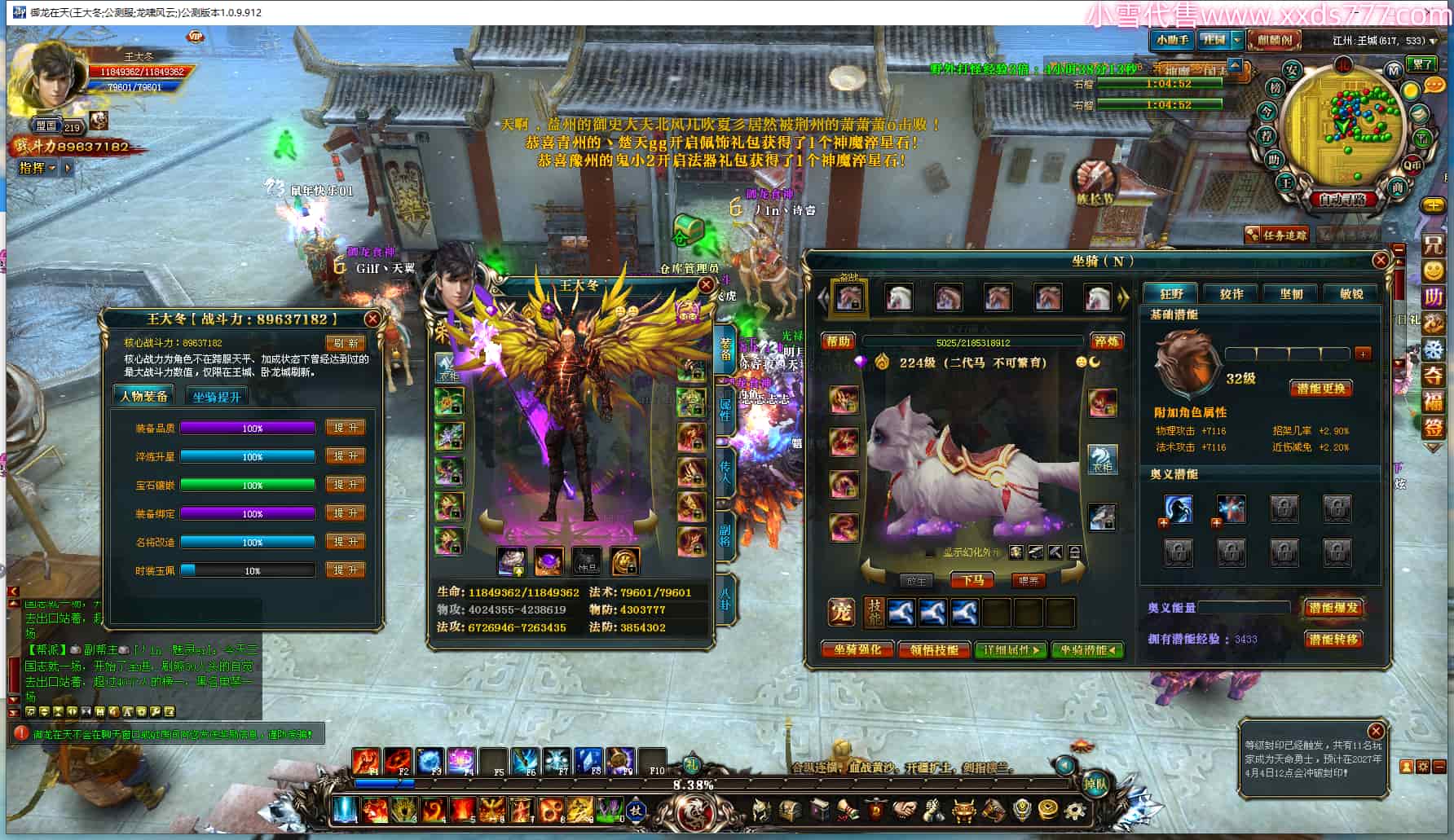This screenshot has height=840, width=1454.
Task: Switch to the 敏锐 potential tab
Action: coord(1351,294)
